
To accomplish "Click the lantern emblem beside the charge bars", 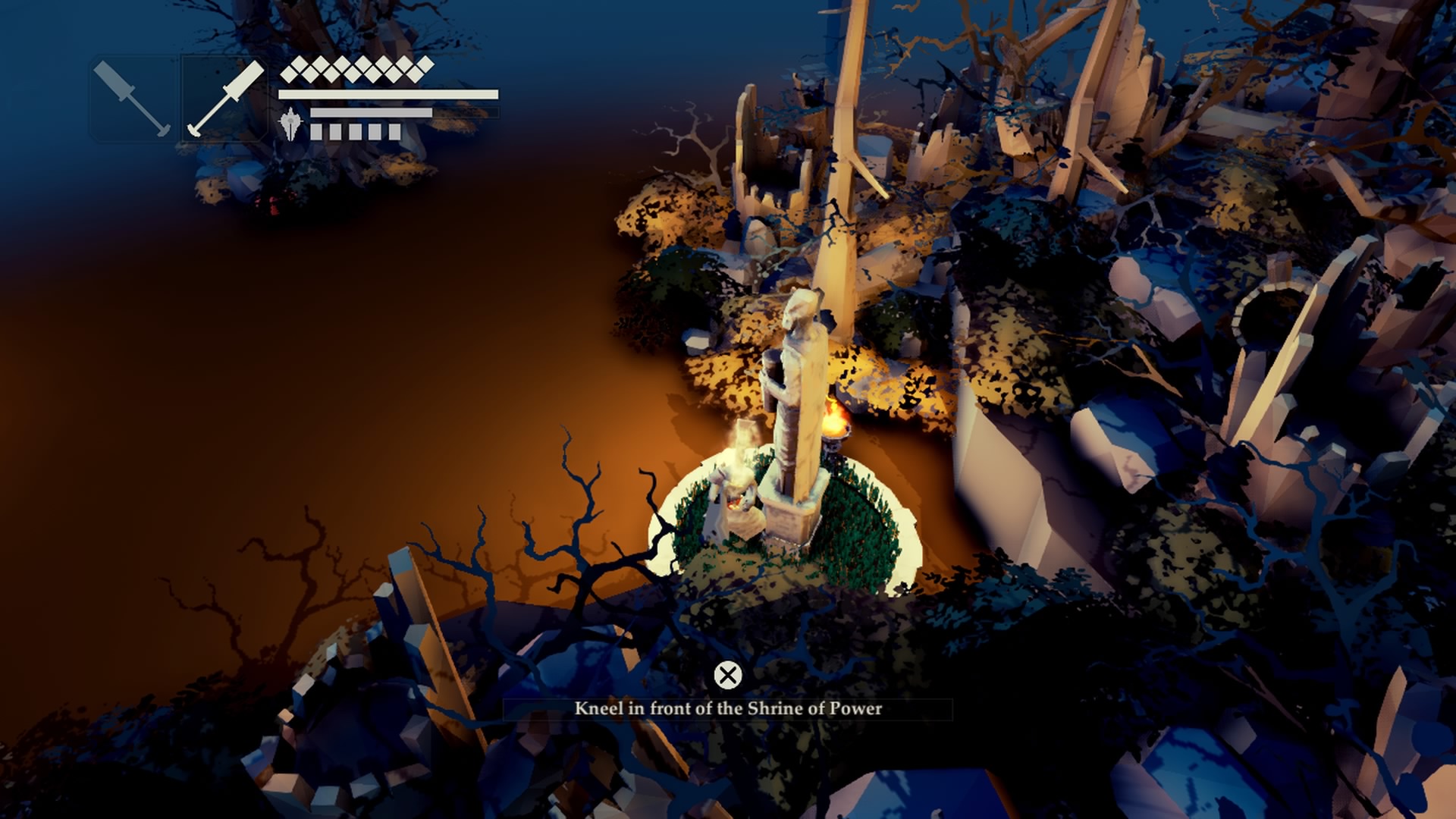I will click(x=291, y=124).
